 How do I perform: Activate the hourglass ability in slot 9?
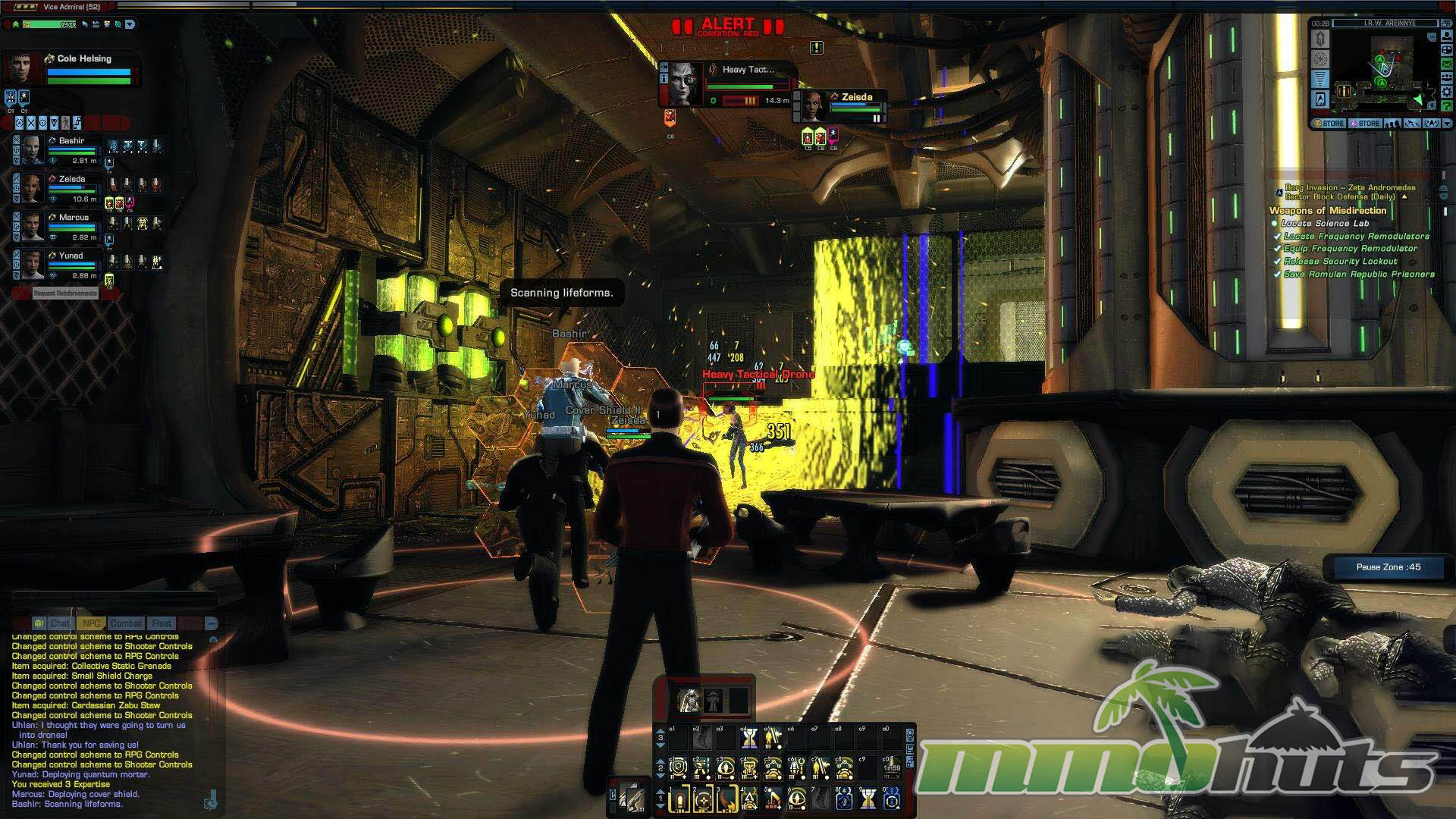click(868, 799)
